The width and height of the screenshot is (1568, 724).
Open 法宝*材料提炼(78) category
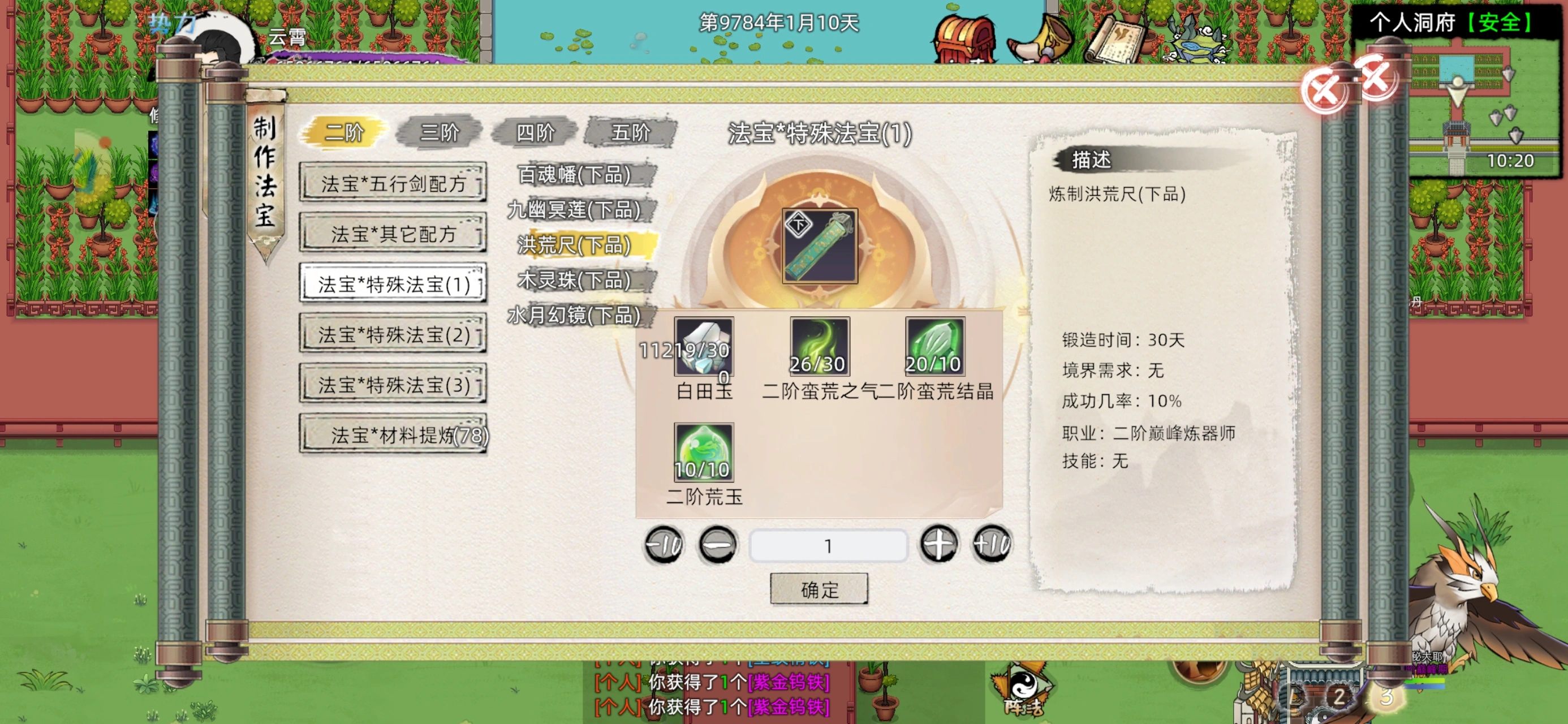tap(393, 435)
